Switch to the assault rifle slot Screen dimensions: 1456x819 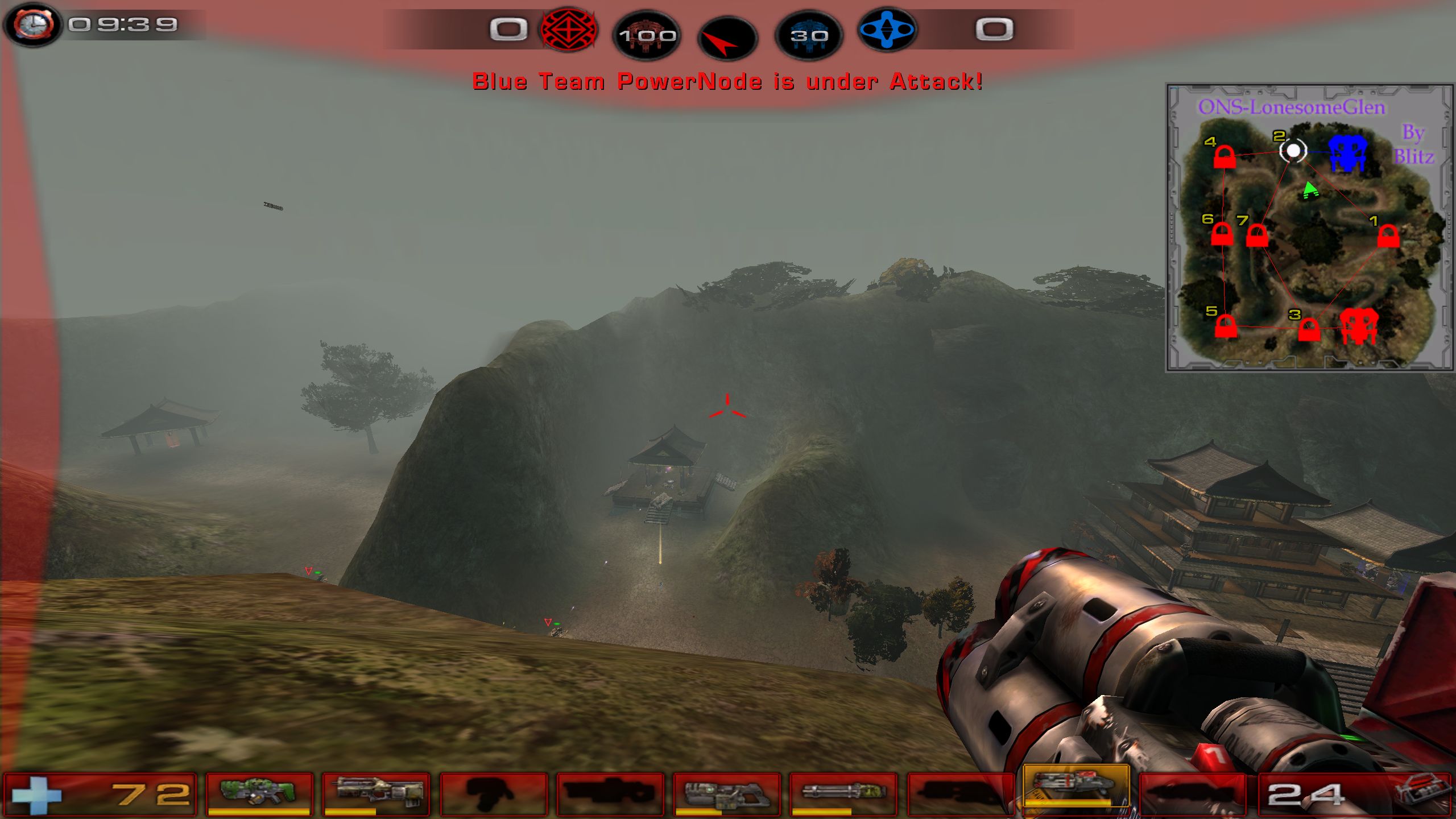(376, 793)
